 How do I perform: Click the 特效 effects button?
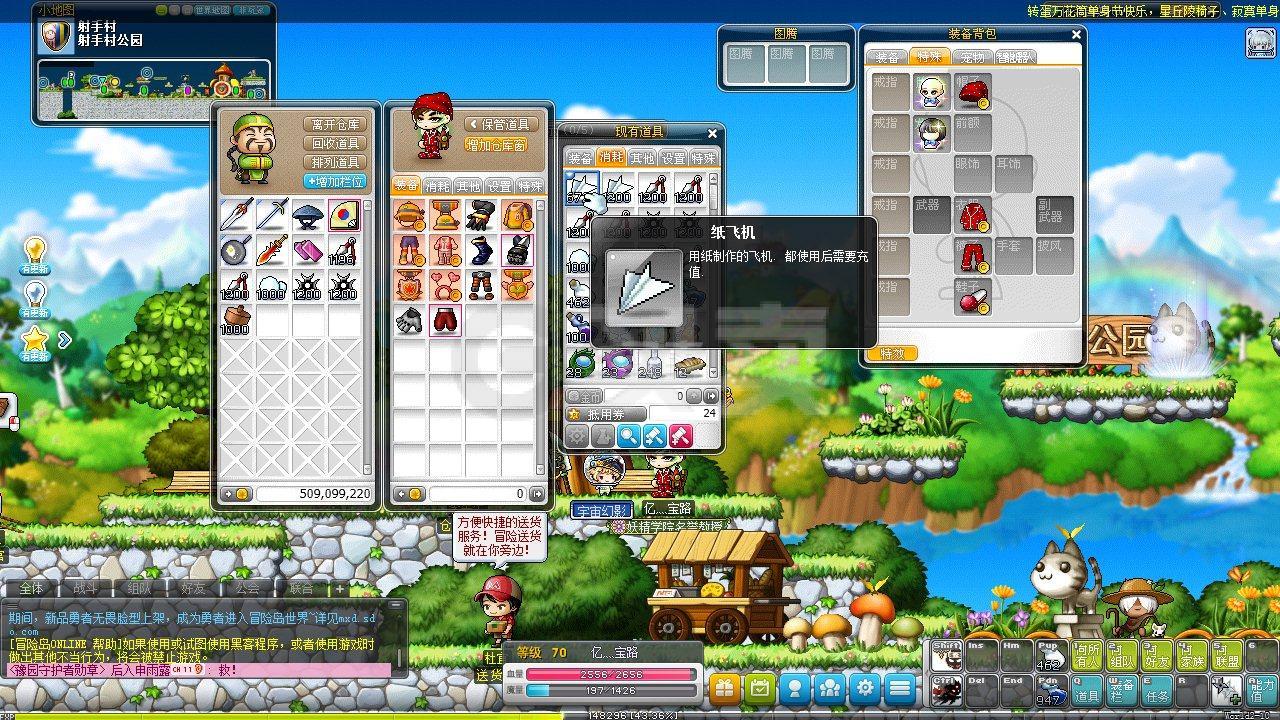coord(891,353)
